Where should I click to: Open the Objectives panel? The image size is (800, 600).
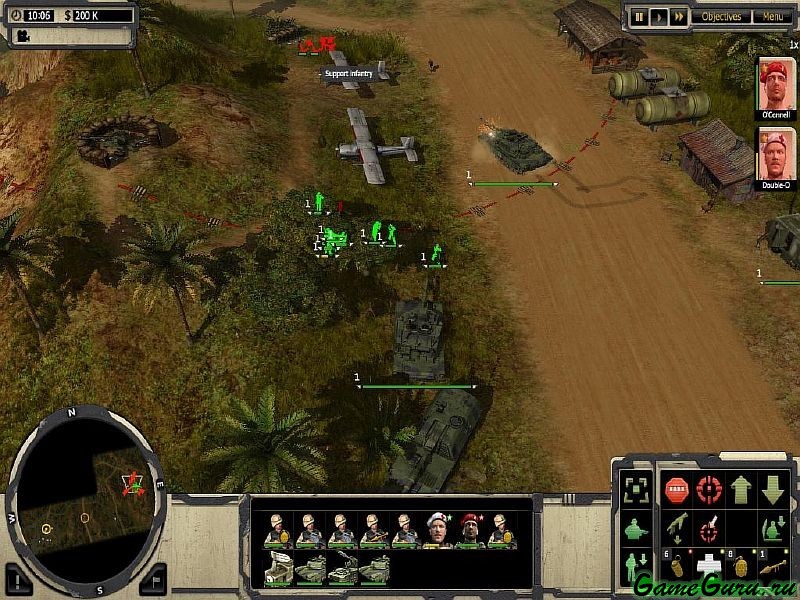click(721, 17)
